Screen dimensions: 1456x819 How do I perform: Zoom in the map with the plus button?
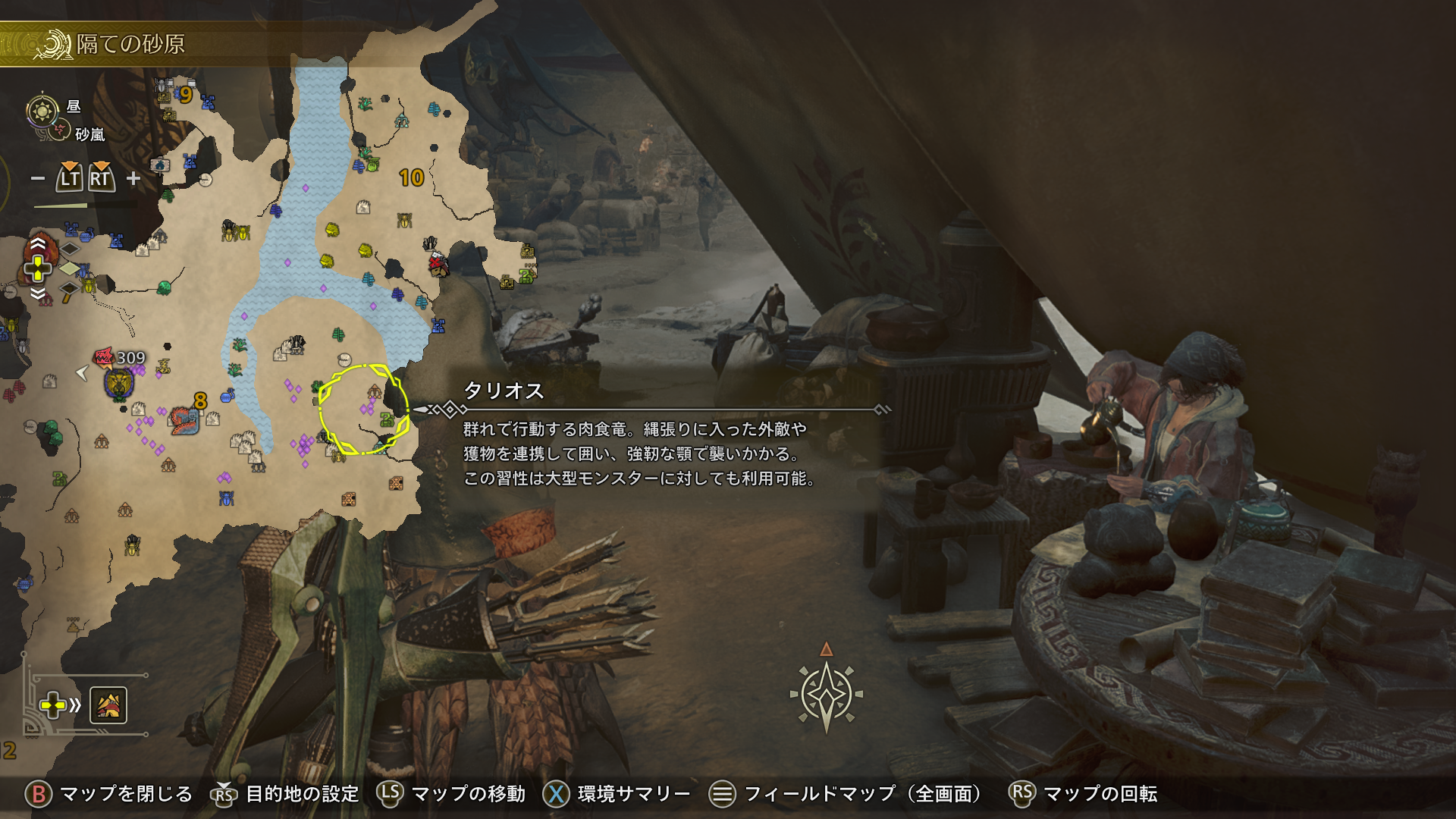133,178
